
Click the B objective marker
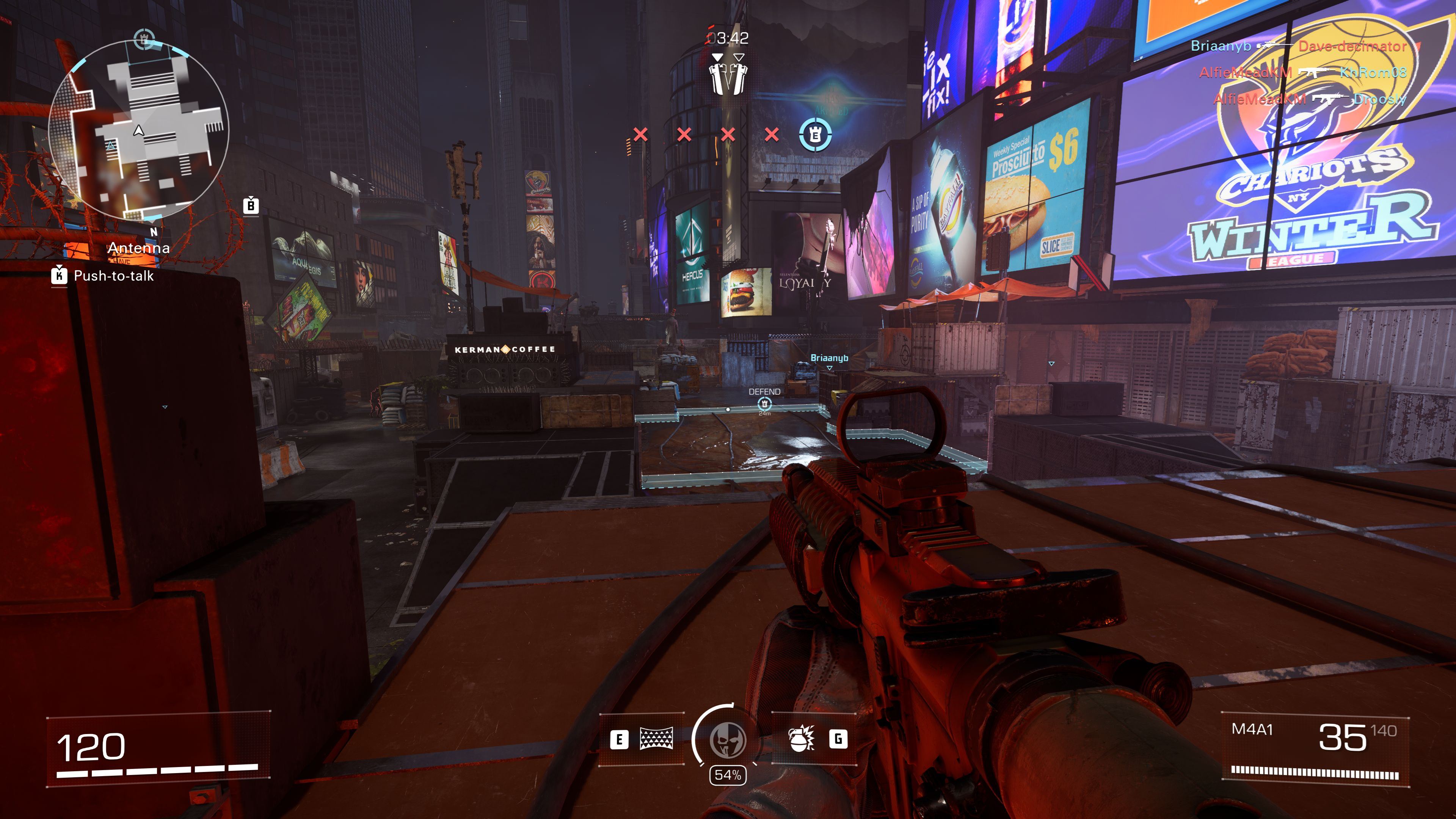point(251,206)
